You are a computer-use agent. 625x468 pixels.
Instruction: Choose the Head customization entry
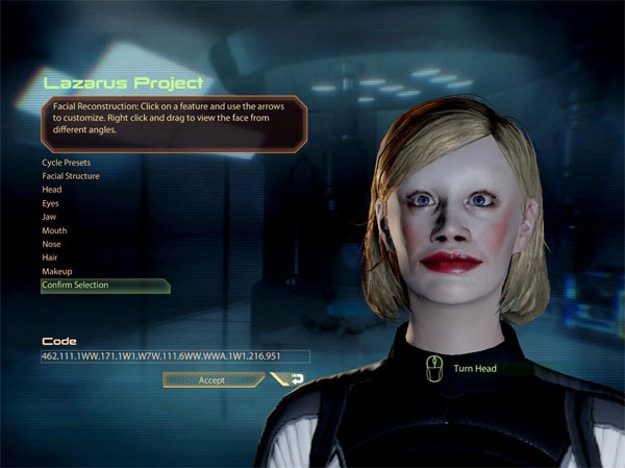click(51, 189)
